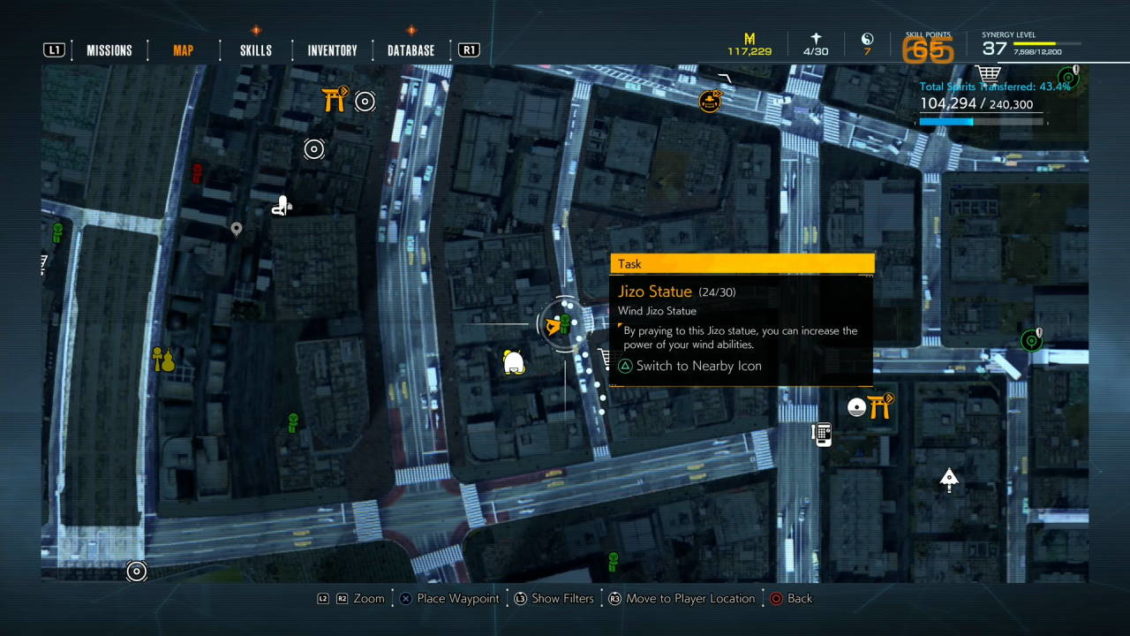Click the small gray location pin
The image size is (1130, 636).
(237, 230)
